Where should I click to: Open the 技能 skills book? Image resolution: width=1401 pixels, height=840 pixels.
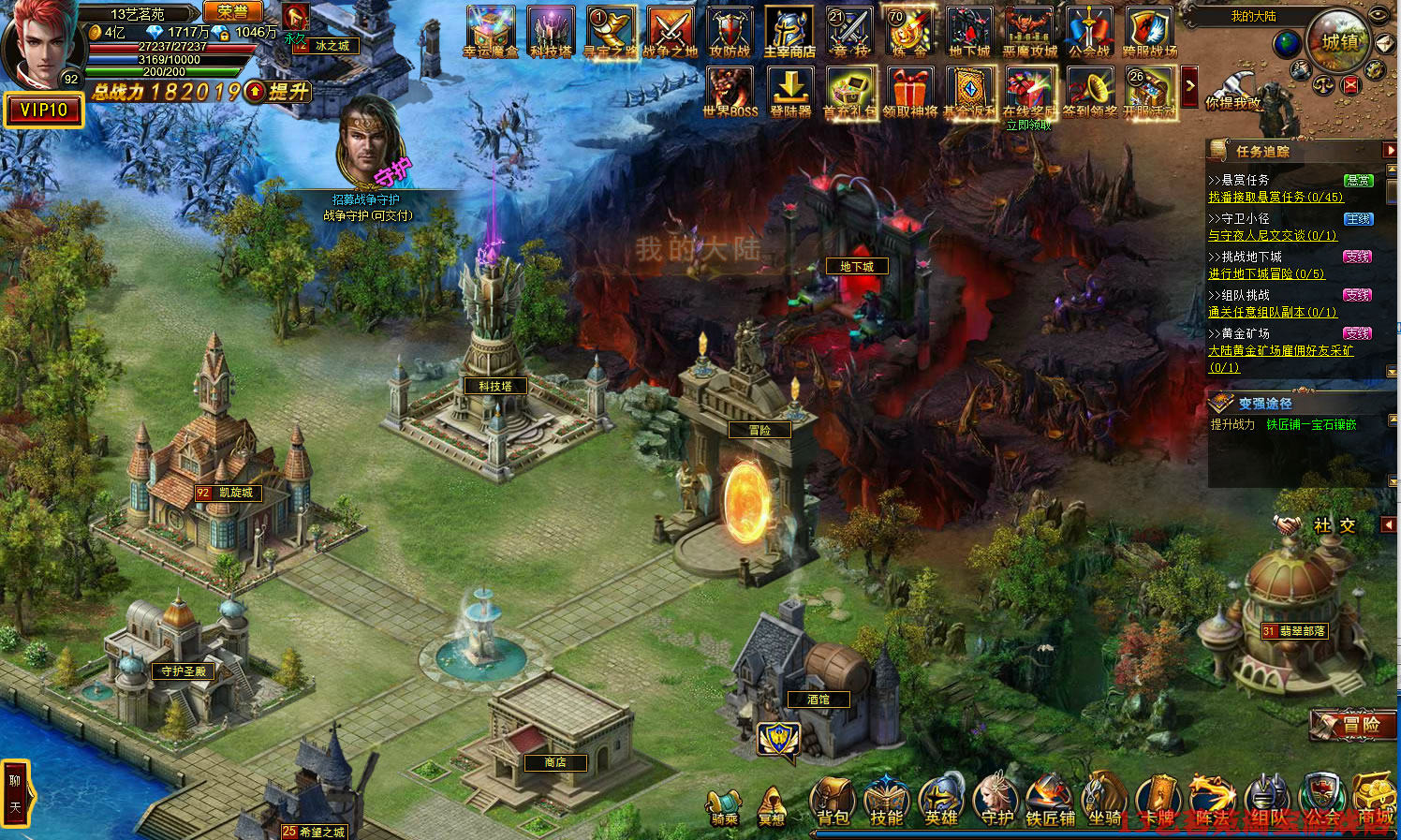pos(886,802)
